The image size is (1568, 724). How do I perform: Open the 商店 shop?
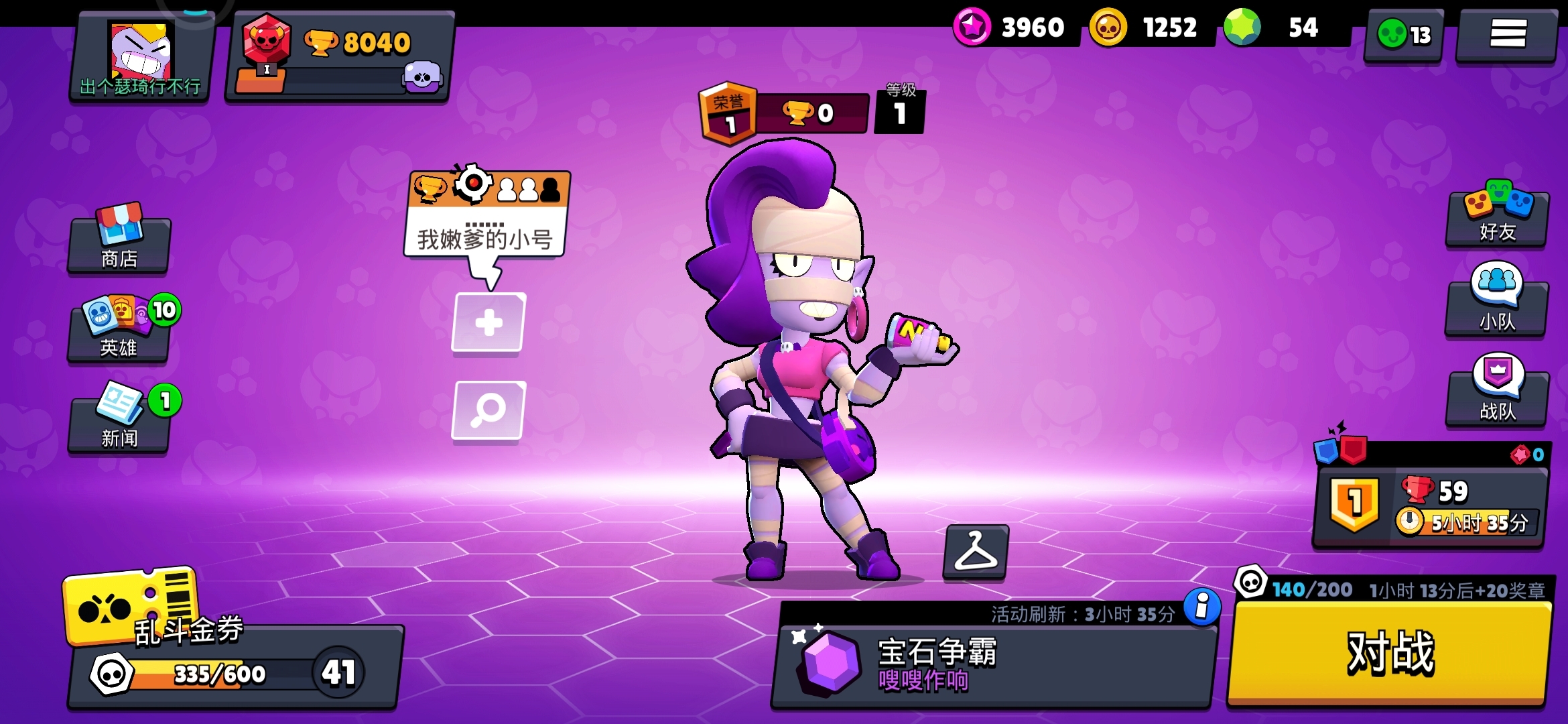tap(119, 241)
